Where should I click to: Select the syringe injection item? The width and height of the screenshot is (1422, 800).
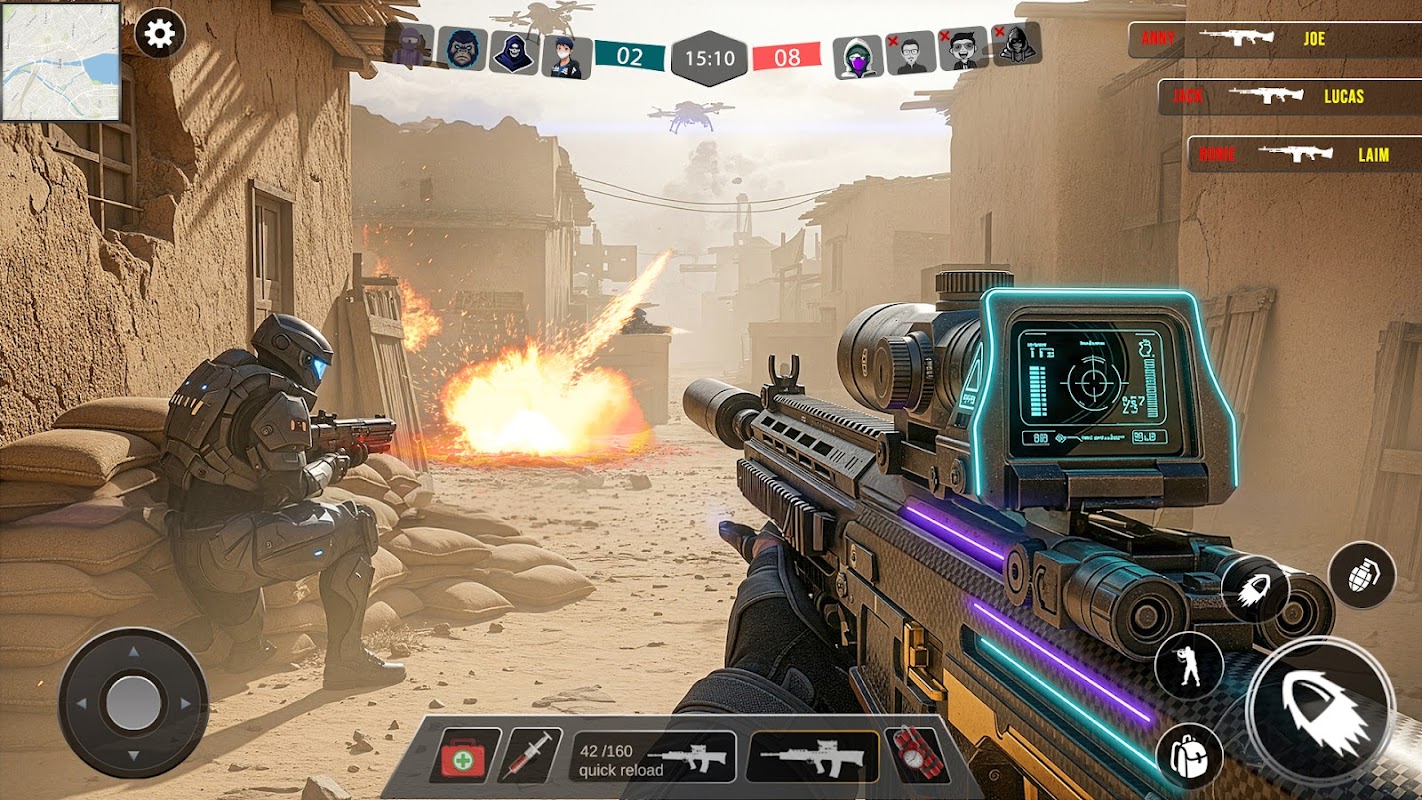point(529,756)
